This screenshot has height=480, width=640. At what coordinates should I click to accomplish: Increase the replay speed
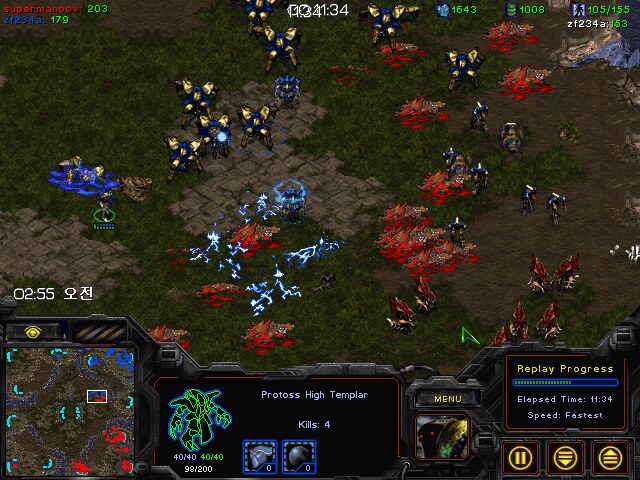[610, 456]
